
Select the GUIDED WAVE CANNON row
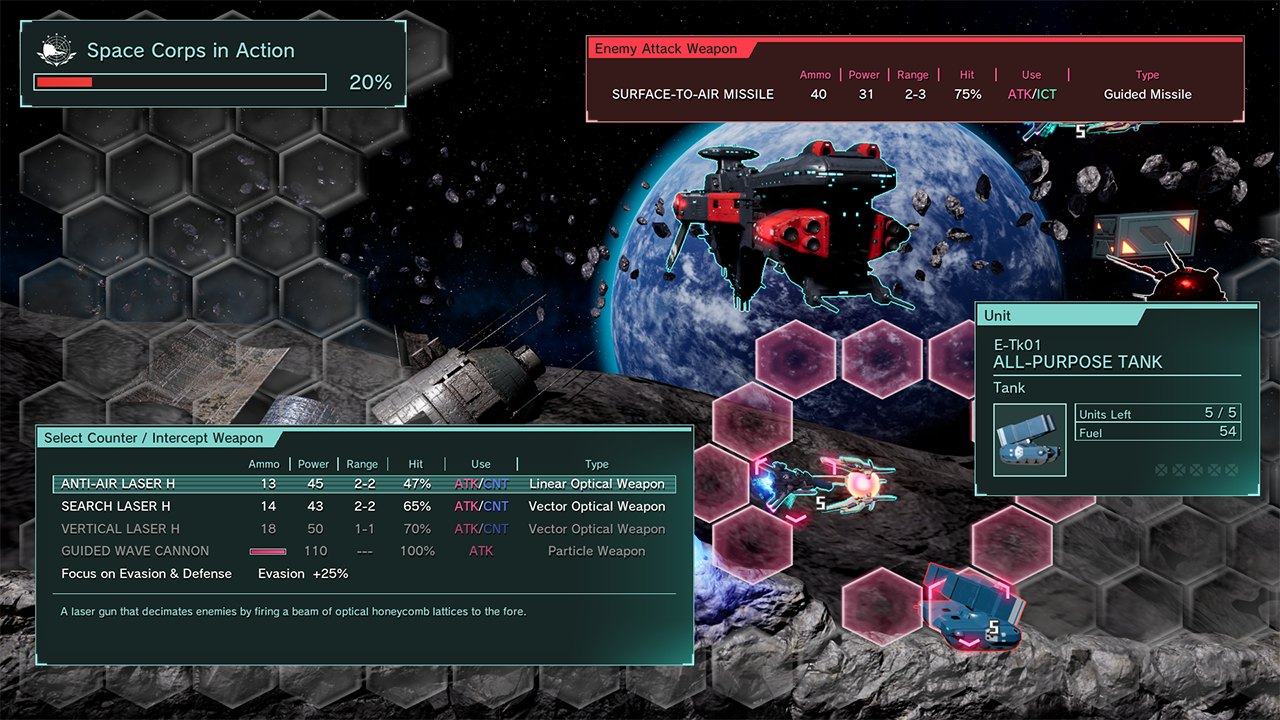coord(364,551)
